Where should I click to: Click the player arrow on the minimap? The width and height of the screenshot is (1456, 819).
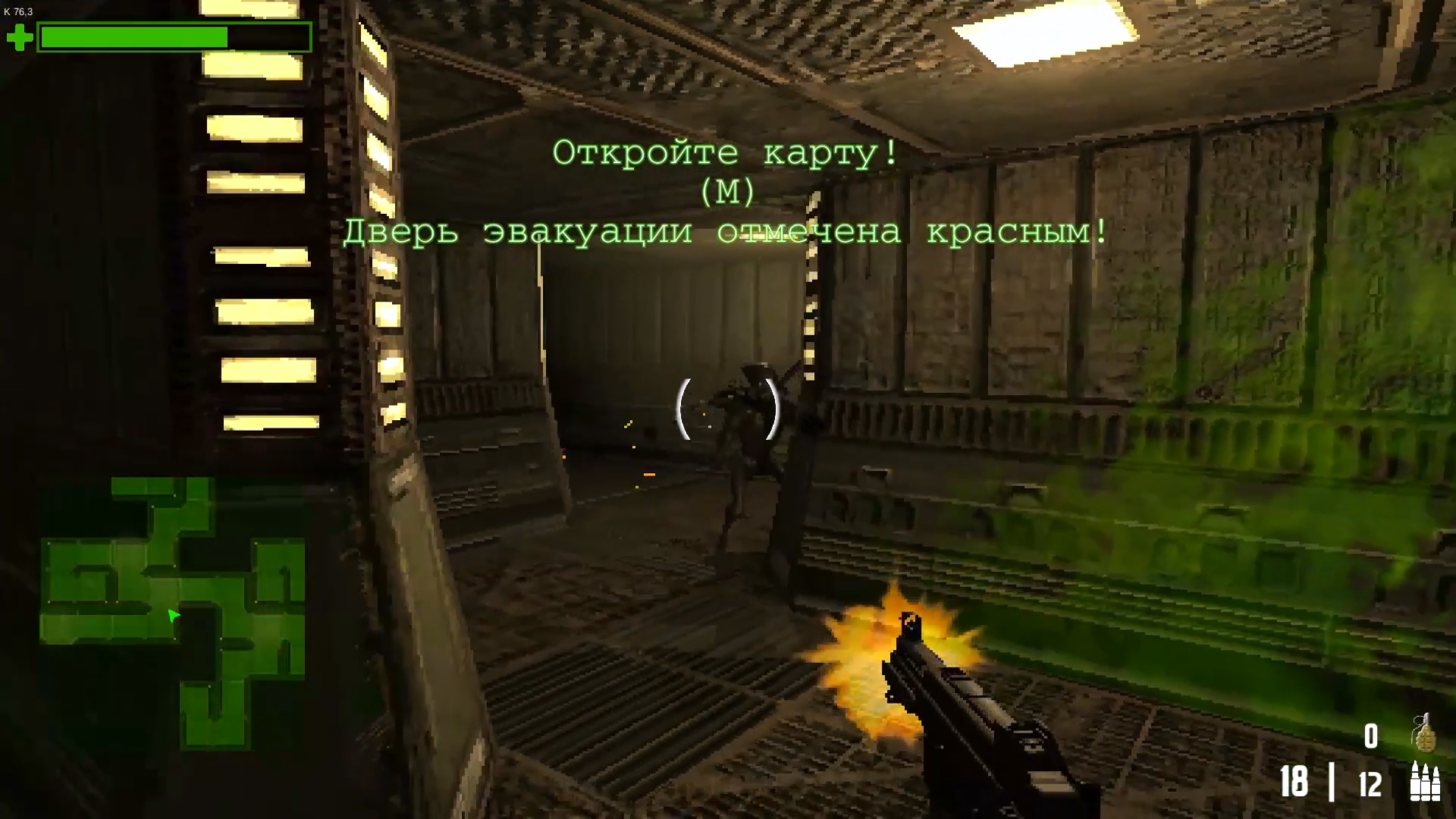(173, 617)
